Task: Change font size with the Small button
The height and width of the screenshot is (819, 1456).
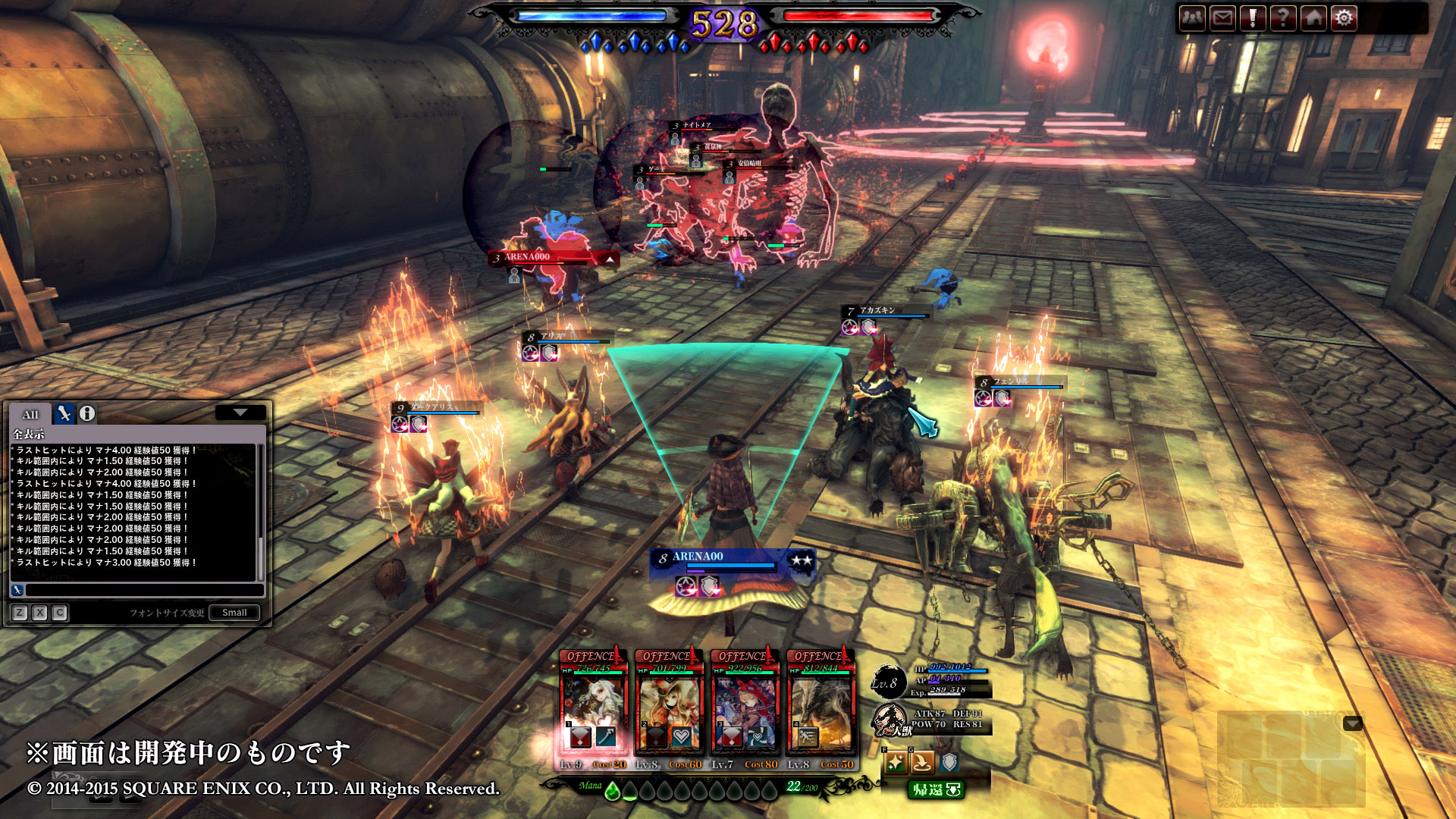Action: pyautogui.click(x=234, y=613)
